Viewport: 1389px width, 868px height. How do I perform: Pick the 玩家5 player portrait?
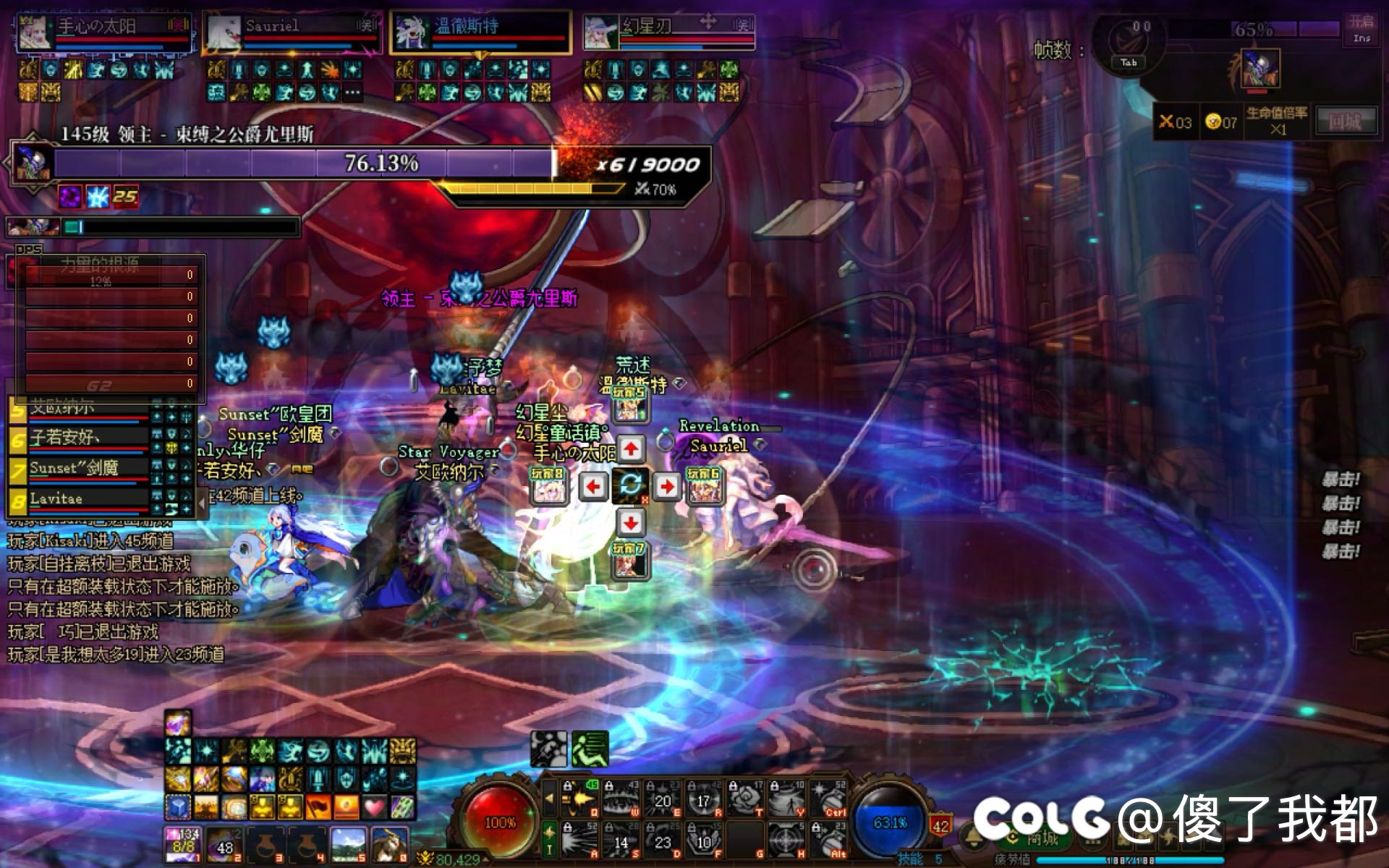click(x=629, y=405)
